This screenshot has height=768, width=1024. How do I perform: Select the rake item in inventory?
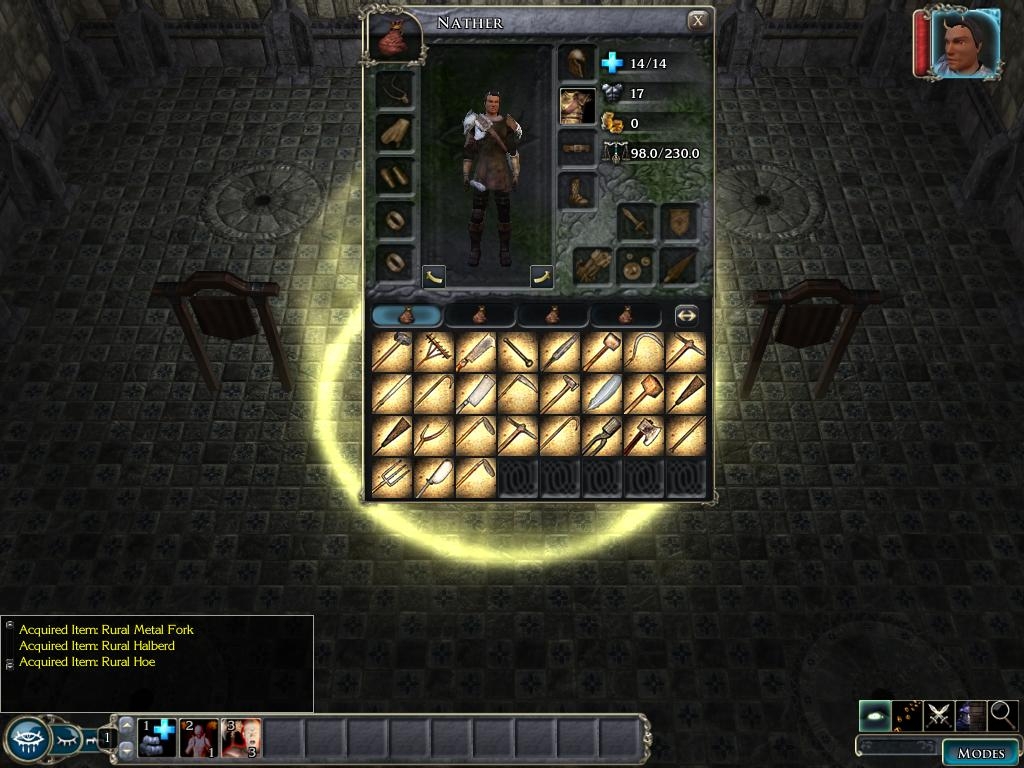433,352
